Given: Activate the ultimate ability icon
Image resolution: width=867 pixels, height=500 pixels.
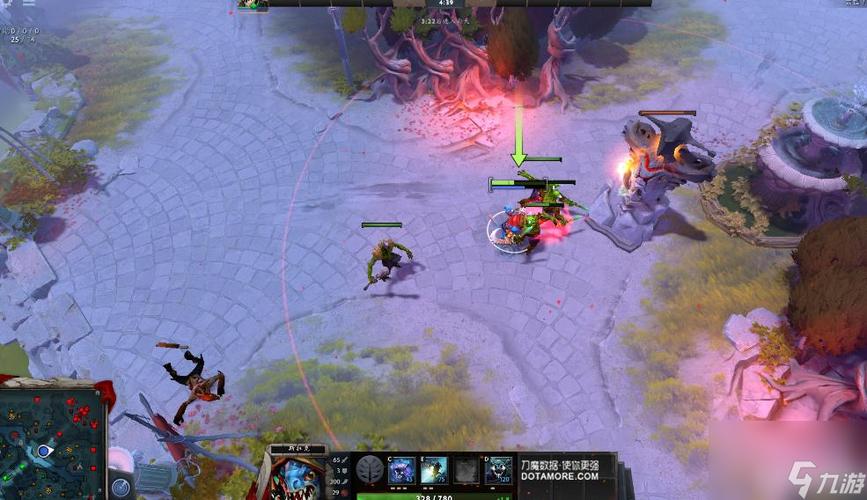Looking at the screenshot, I should (498, 470).
